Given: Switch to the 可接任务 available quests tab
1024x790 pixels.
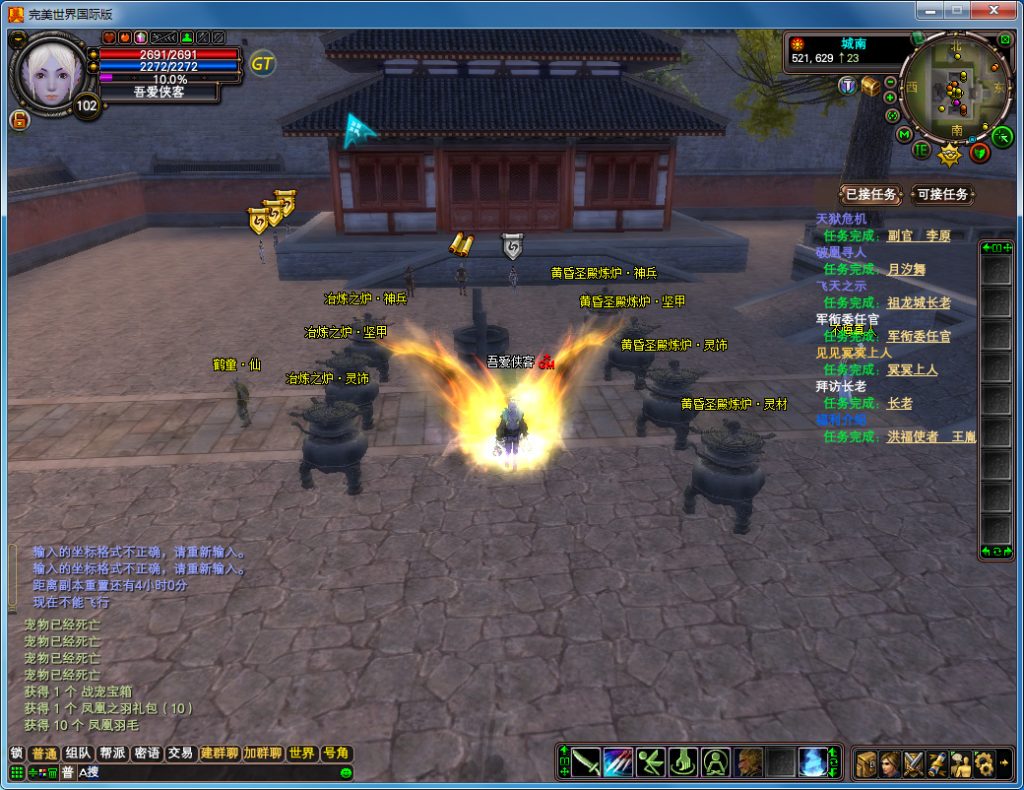Looking at the screenshot, I should coord(943,194).
